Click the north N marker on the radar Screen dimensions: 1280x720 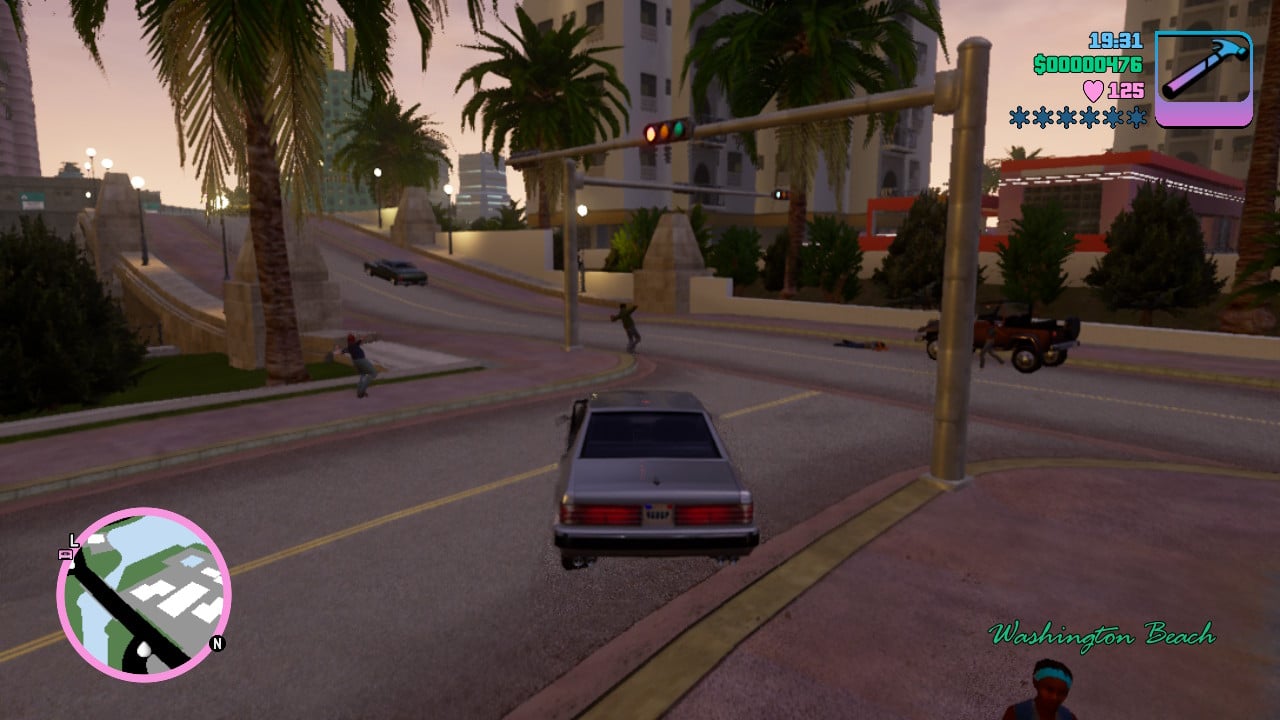(x=217, y=643)
